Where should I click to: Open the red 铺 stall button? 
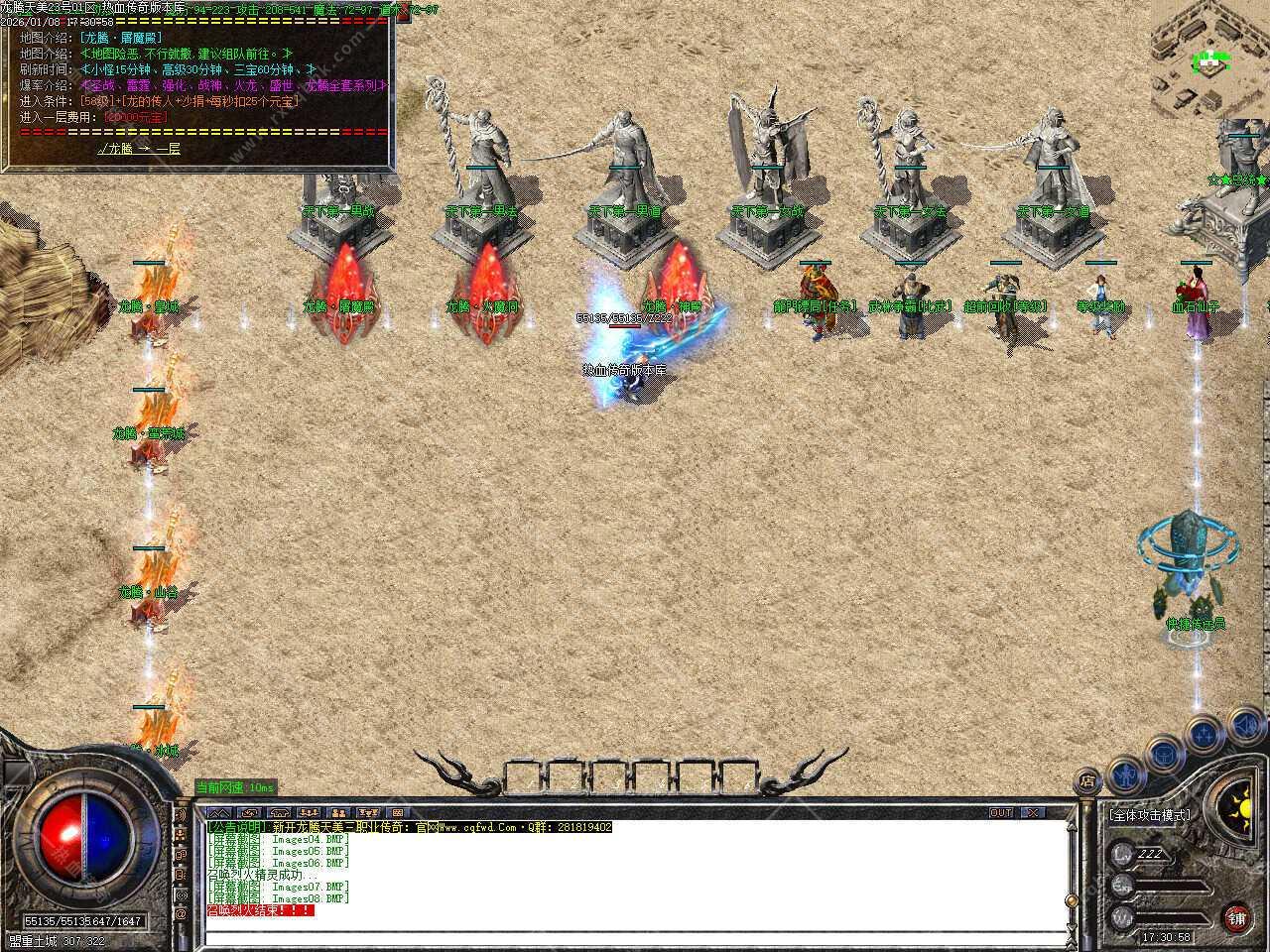coord(1236,917)
